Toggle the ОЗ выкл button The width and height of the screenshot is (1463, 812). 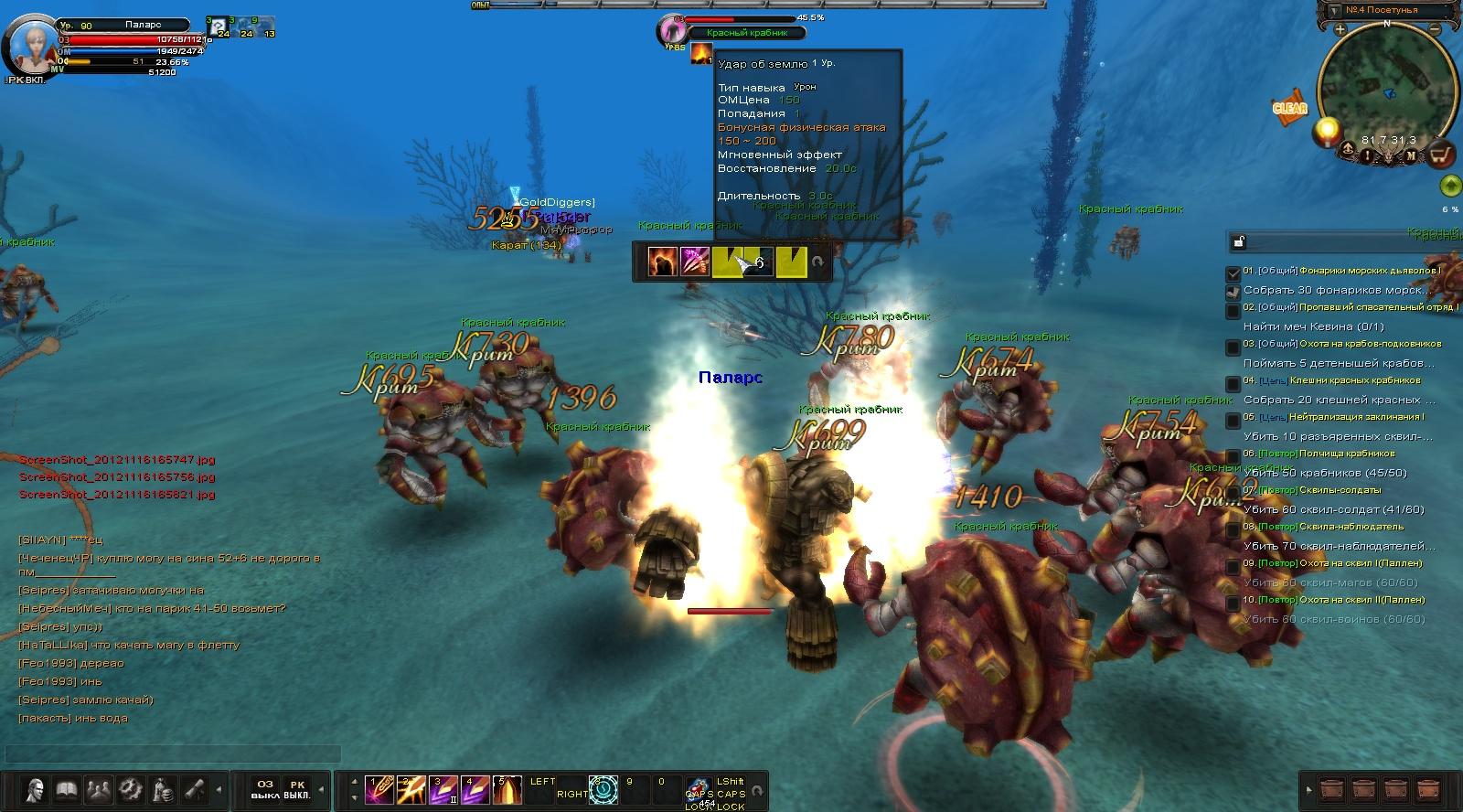click(x=265, y=789)
